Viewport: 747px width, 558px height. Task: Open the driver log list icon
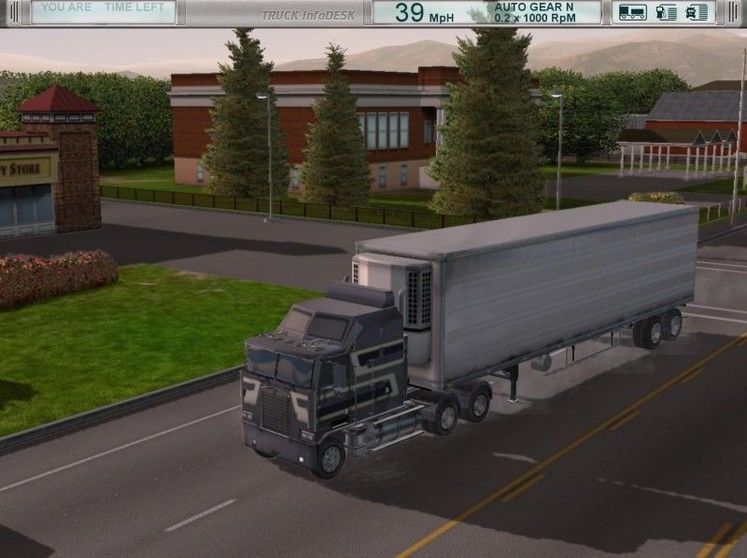[697, 12]
